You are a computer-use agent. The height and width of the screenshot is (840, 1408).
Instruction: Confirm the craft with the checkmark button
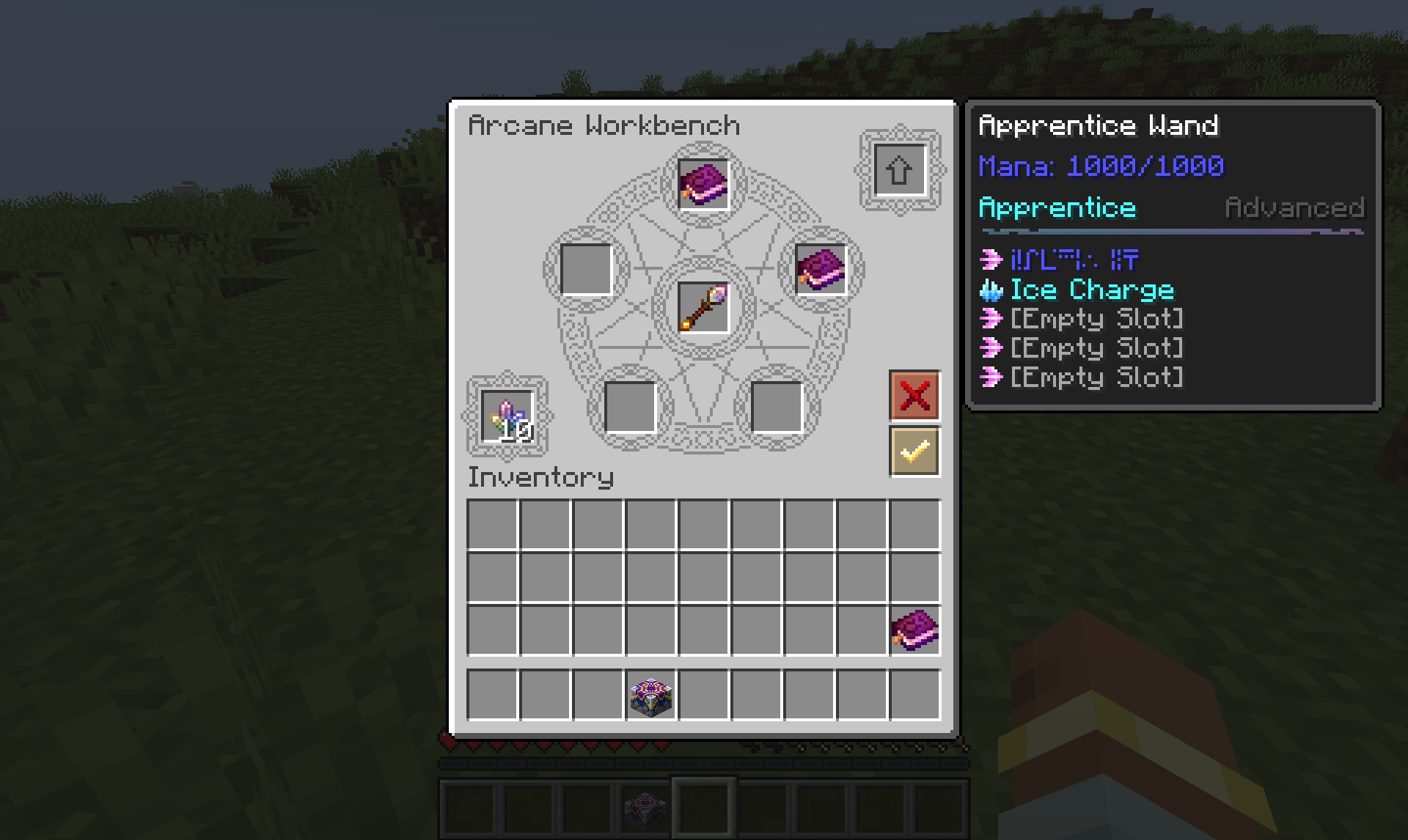[913, 449]
